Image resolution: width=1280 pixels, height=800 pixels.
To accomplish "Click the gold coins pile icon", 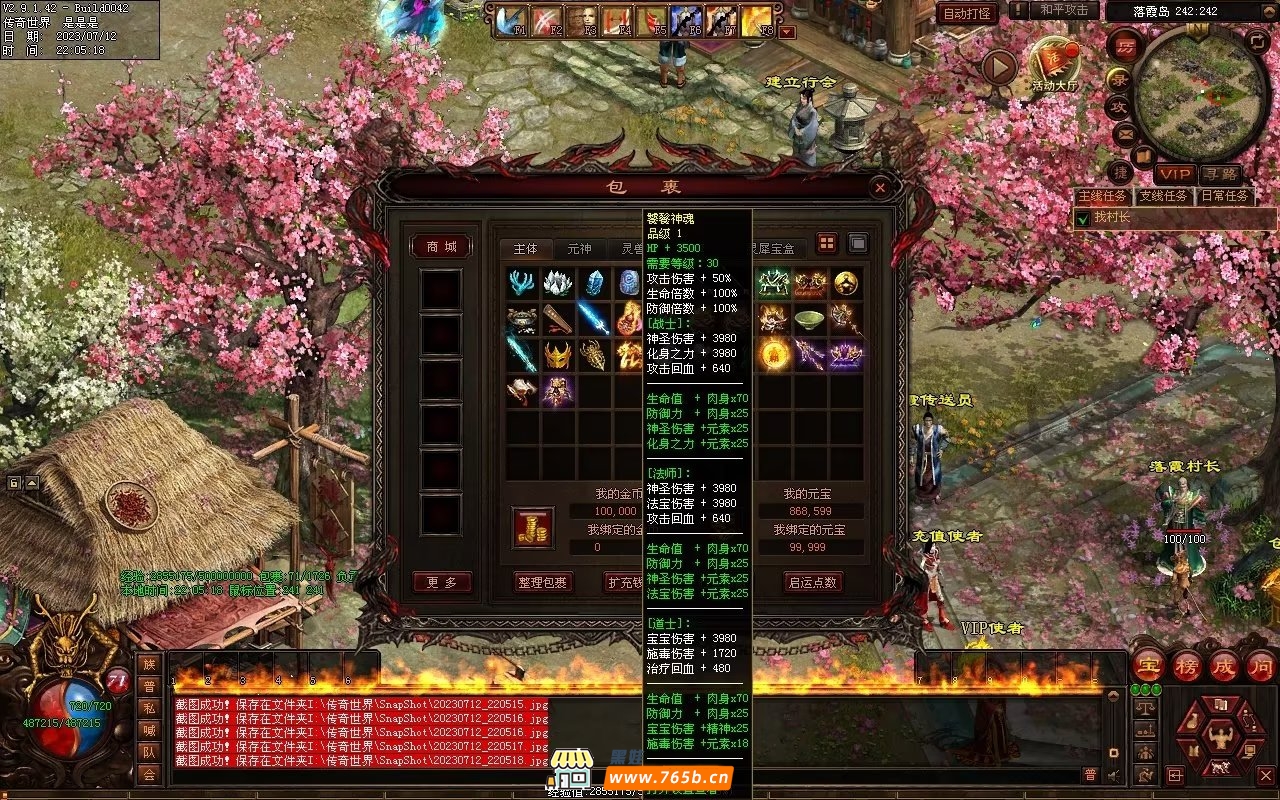I will (x=533, y=528).
